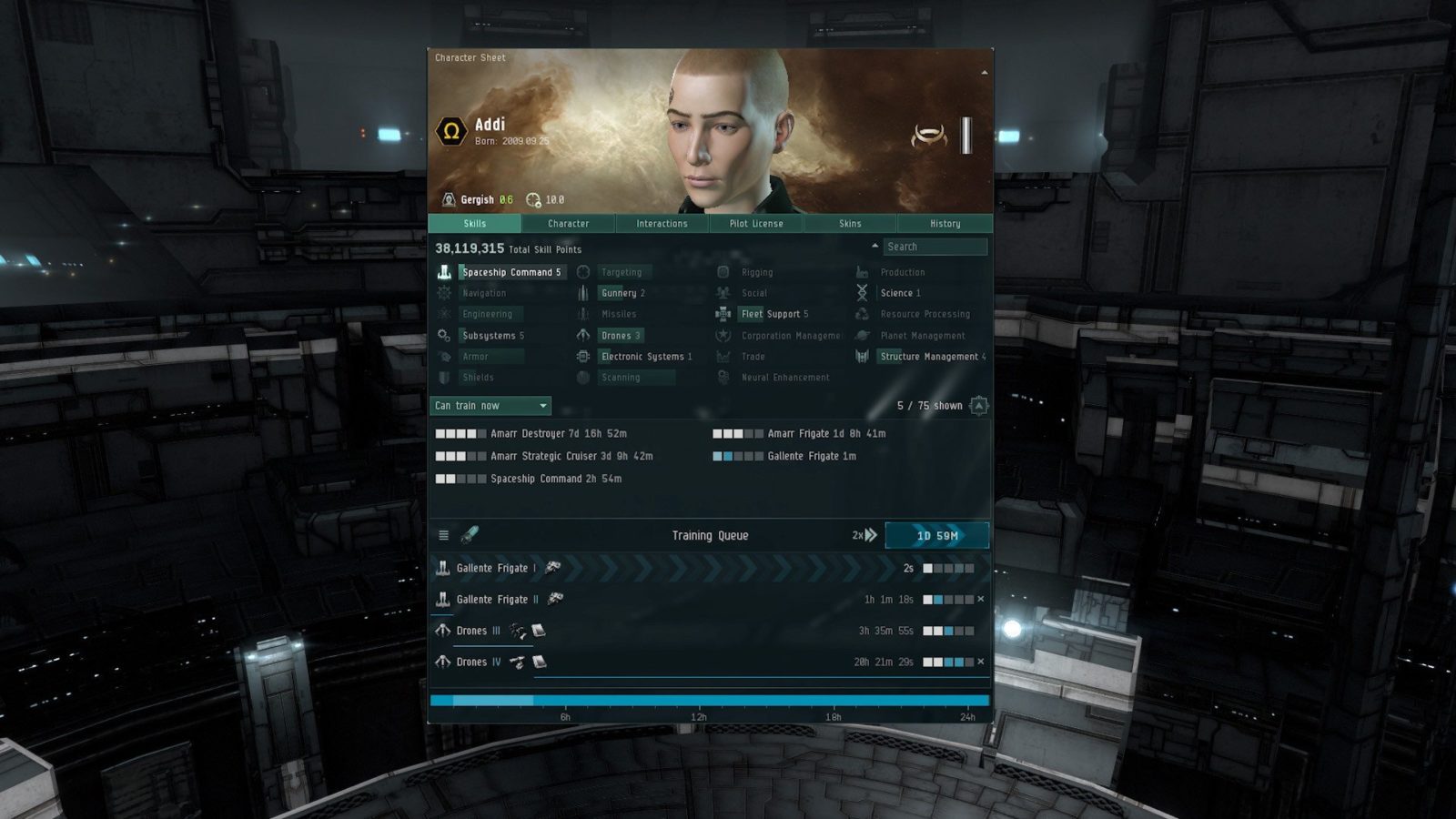The width and height of the screenshot is (1456, 819).
Task: Open the Interactions tab
Action: coord(662,224)
